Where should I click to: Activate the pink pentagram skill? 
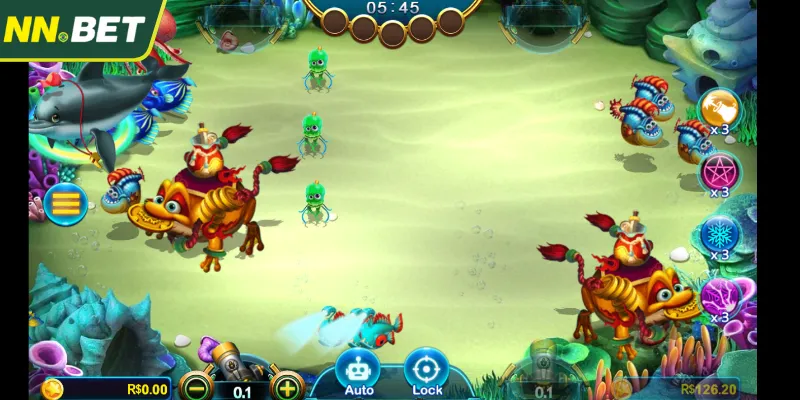(x=719, y=170)
